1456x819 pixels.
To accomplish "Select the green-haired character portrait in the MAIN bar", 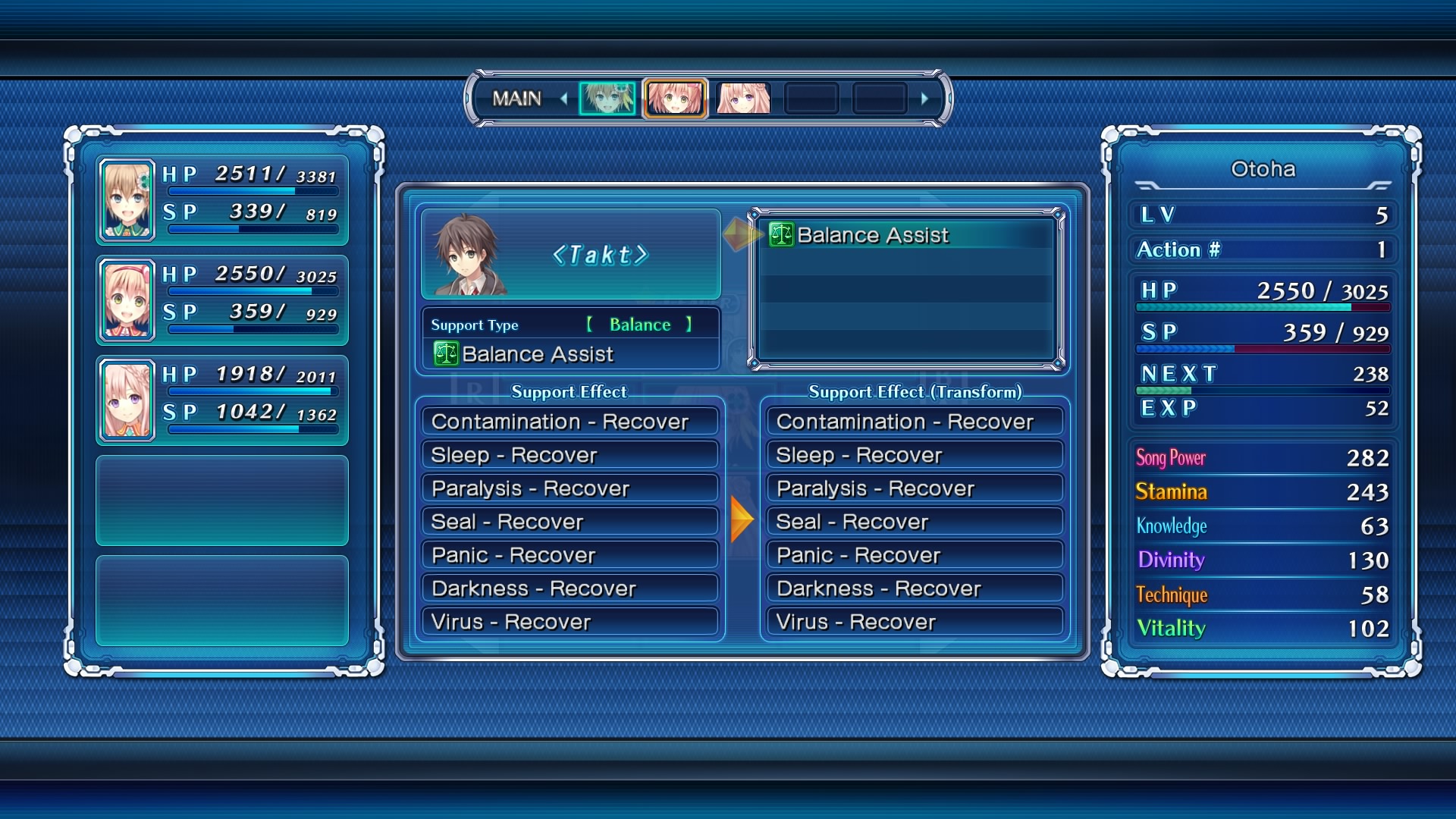I will click(607, 99).
